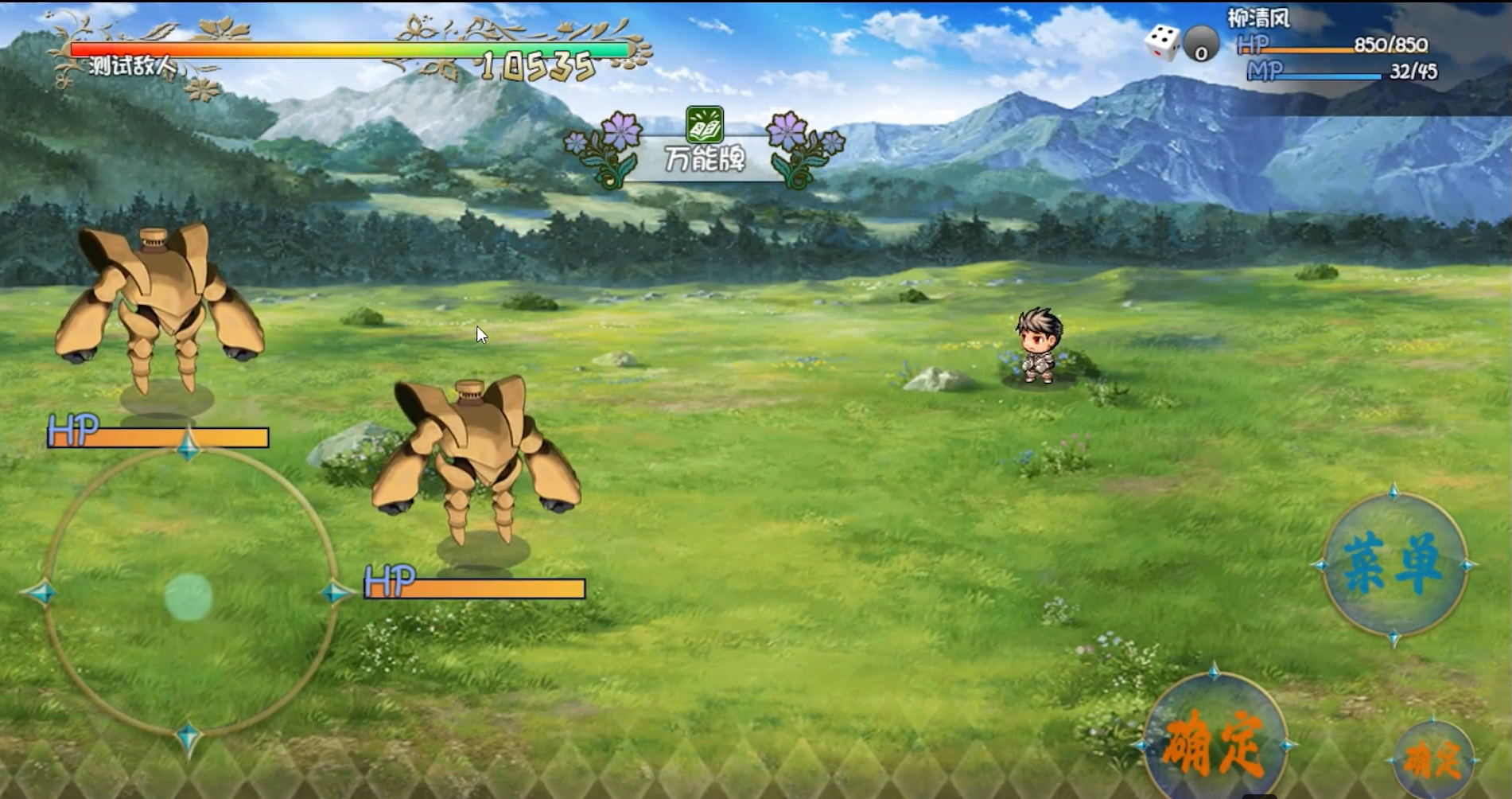Select the green 万能牌 card icon
1512x799 pixels.
[x=705, y=125]
